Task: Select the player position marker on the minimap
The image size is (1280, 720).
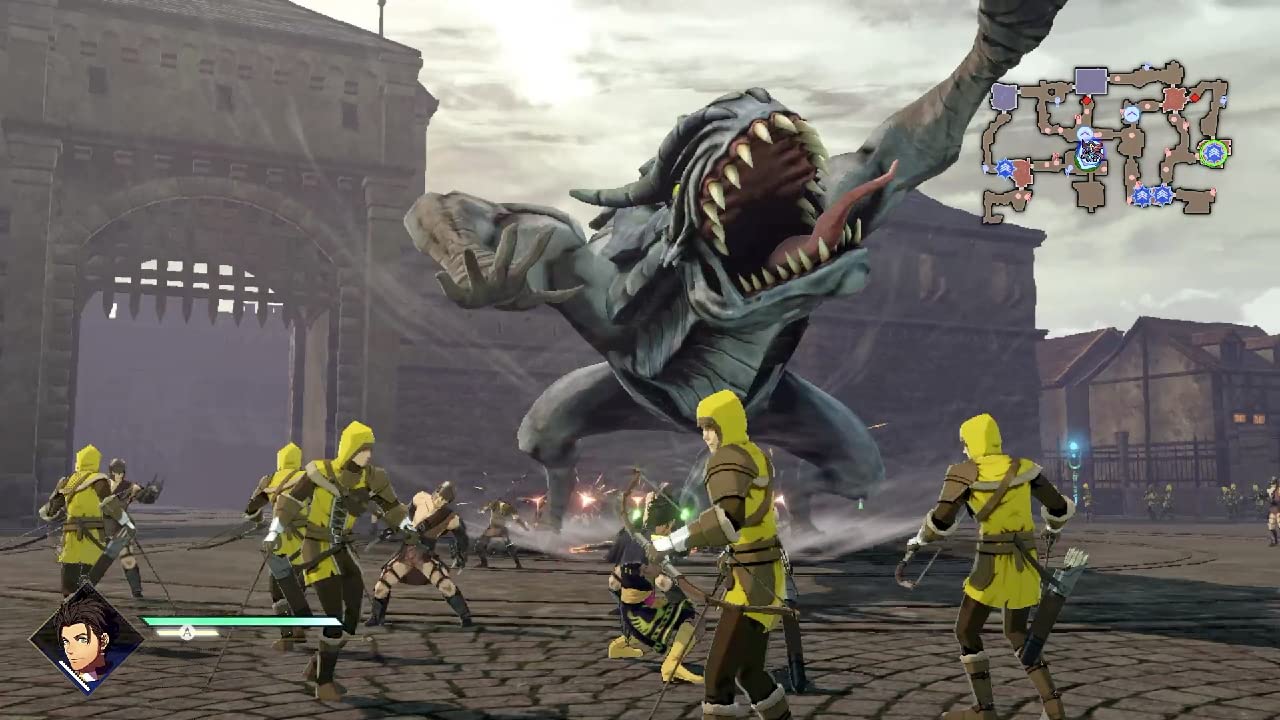Action: (x=1090, y=152)
